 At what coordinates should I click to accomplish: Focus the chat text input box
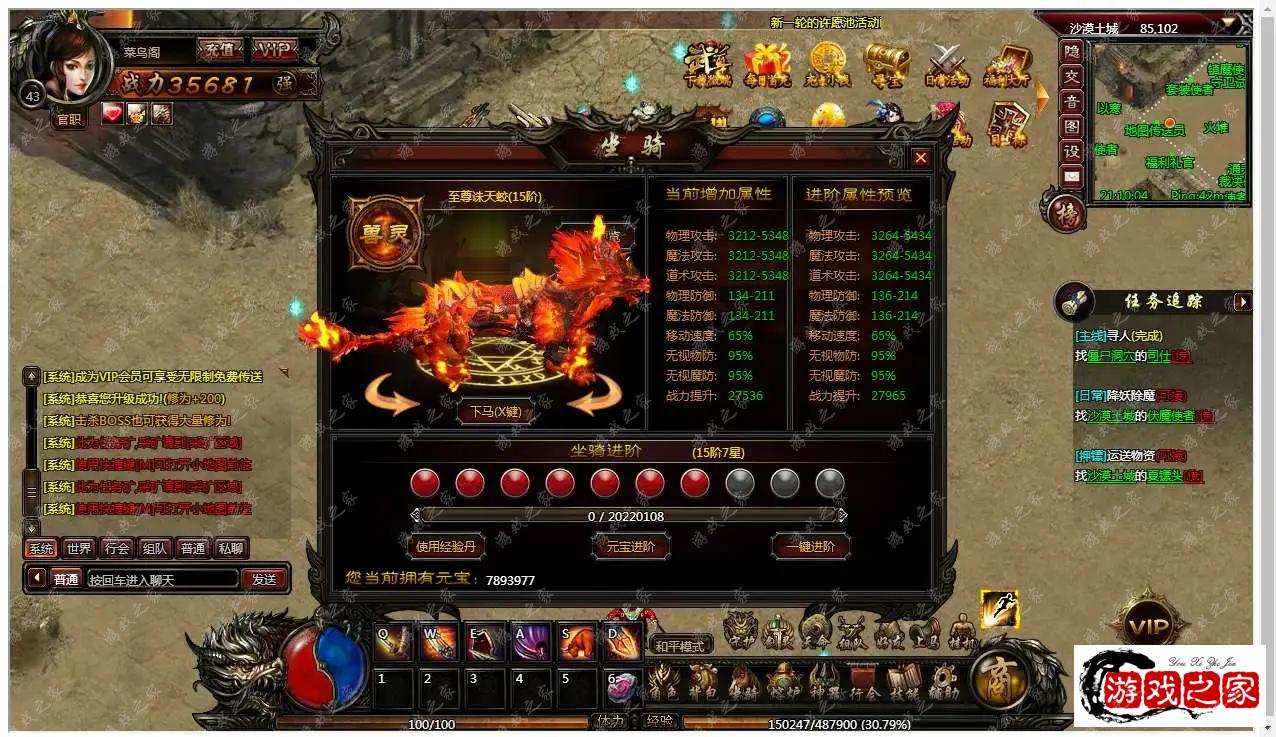coord(162,579)
